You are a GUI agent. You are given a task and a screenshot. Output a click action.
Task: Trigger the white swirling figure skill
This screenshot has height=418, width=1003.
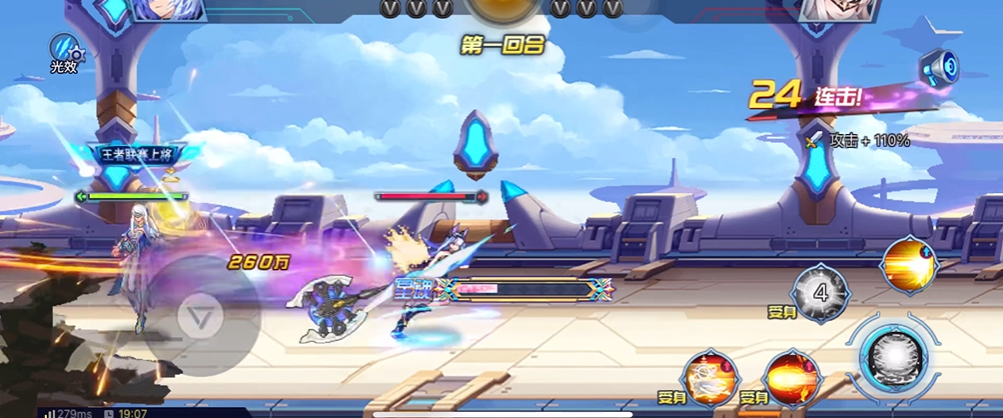coord(711,378)
